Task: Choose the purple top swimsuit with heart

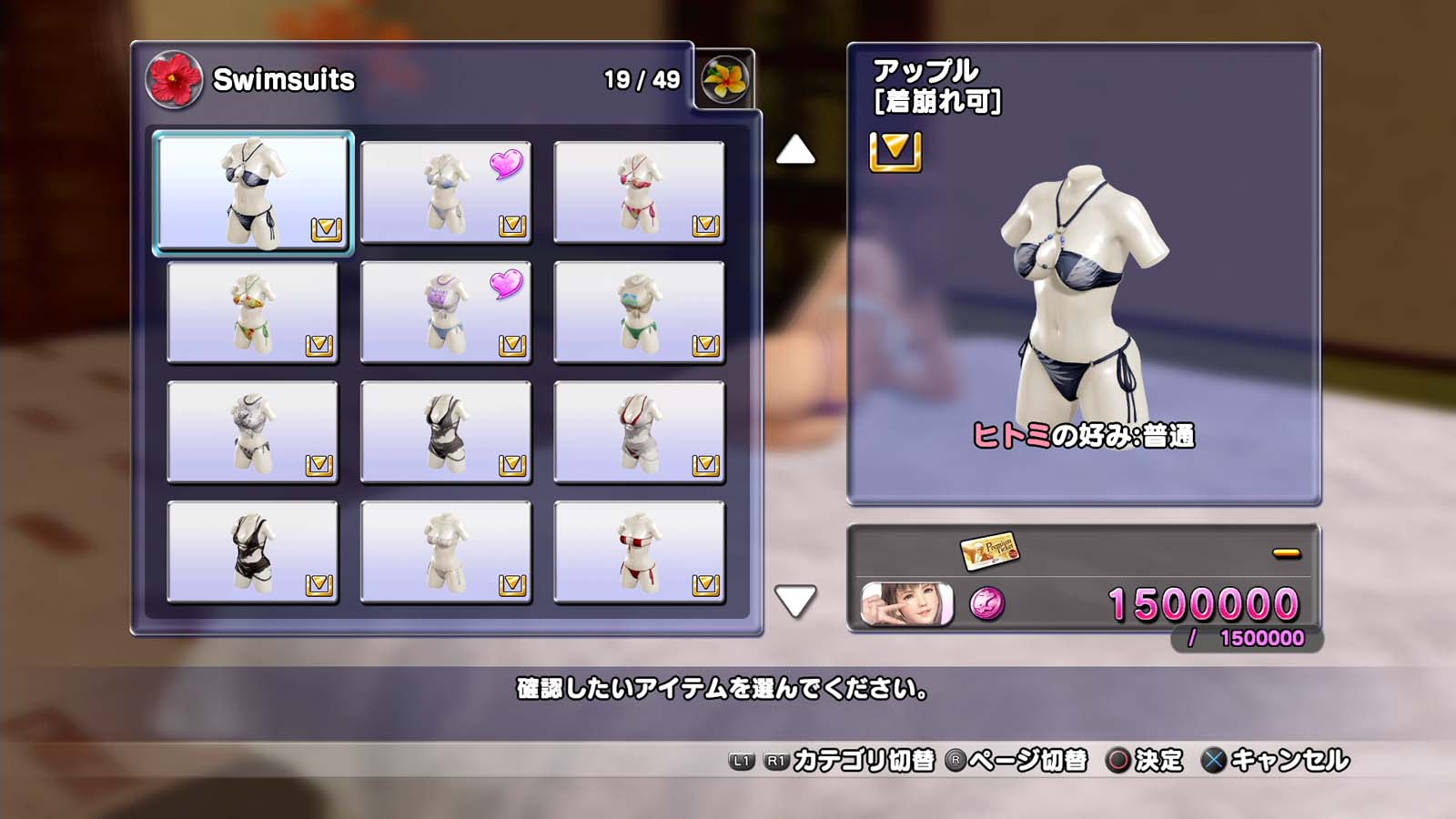Action: tap(446, 312)
